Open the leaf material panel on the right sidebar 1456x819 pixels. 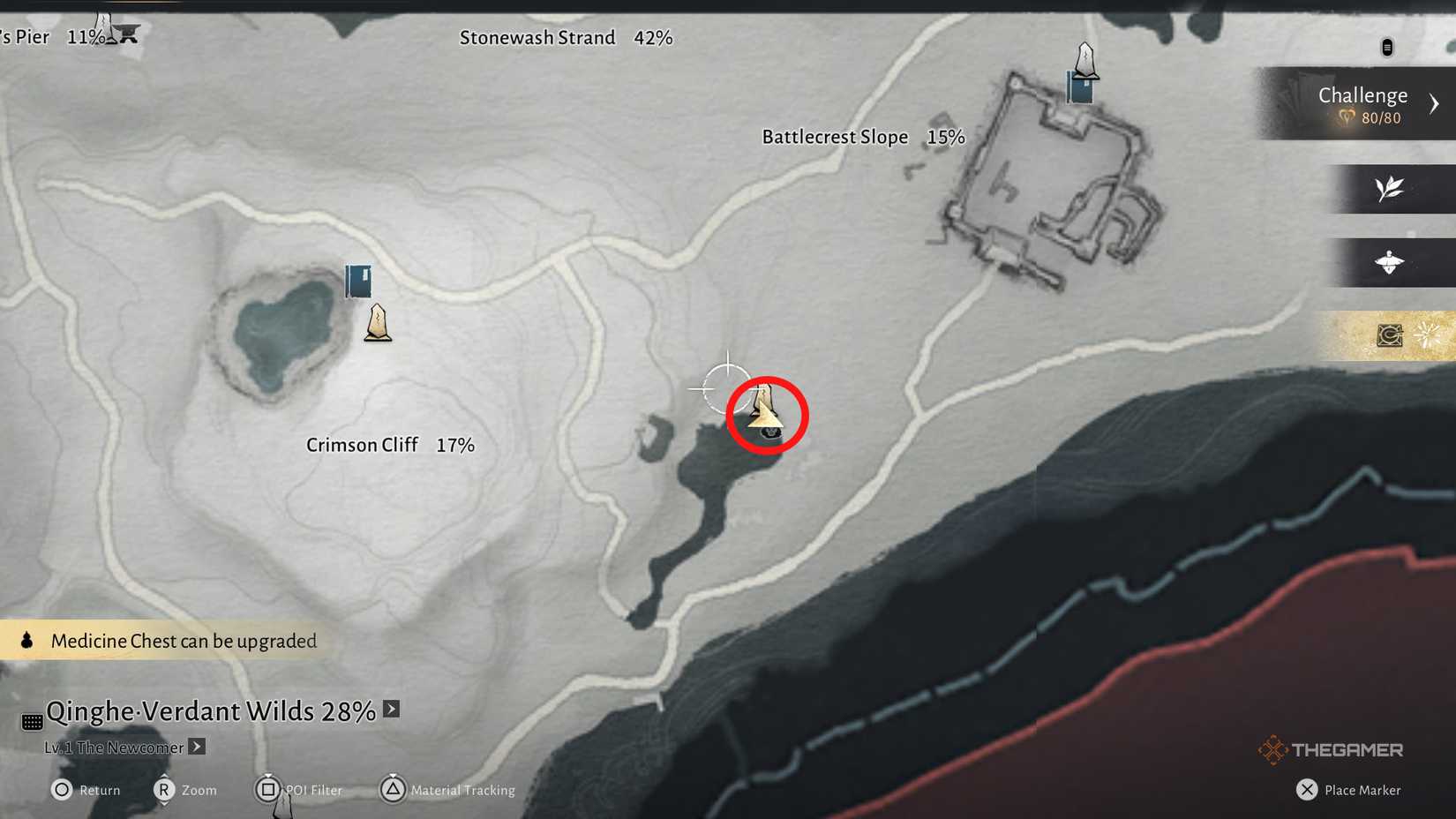pos(1389,189)
